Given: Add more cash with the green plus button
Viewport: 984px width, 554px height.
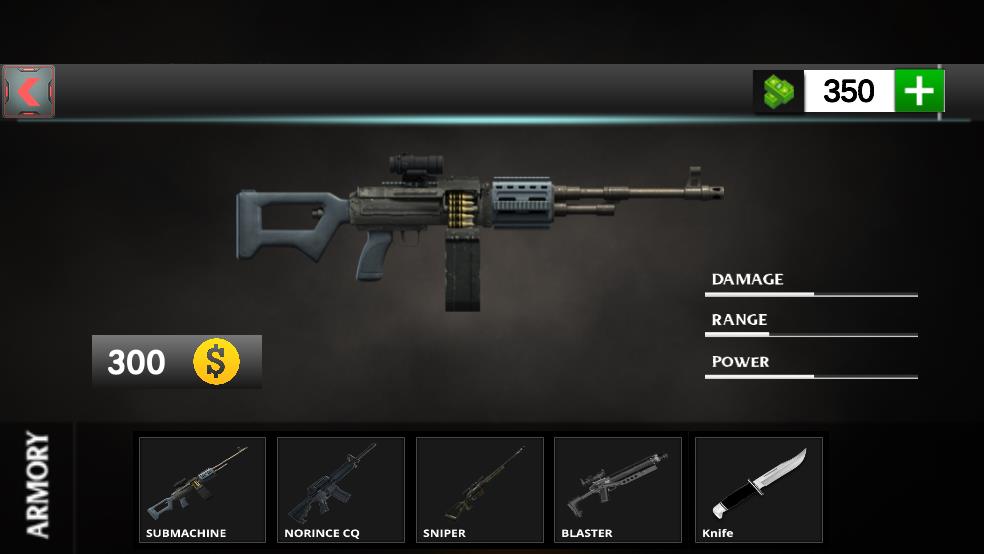Looking at the screenshot, I should [919, 91].
